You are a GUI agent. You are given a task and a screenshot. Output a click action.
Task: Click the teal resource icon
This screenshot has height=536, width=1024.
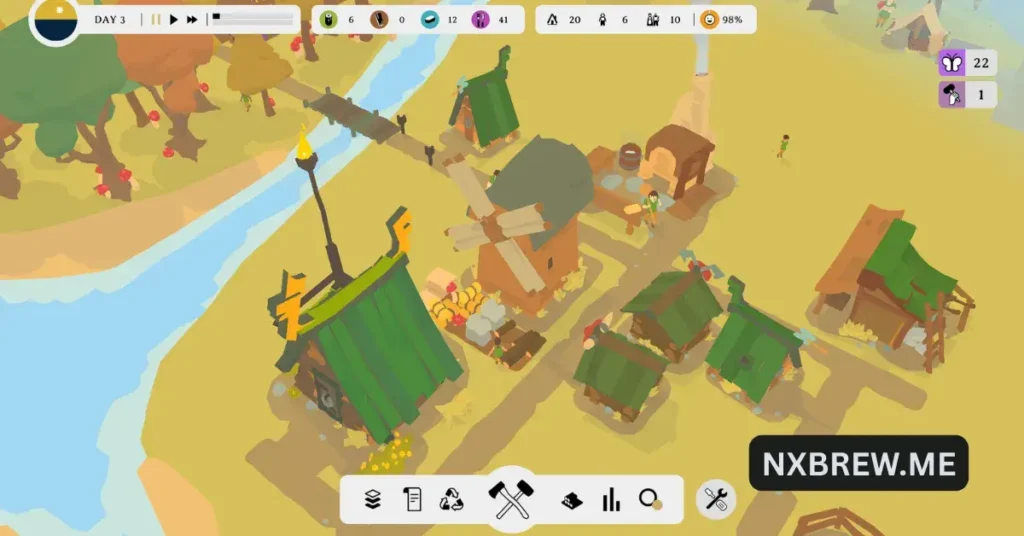(429, 19)
